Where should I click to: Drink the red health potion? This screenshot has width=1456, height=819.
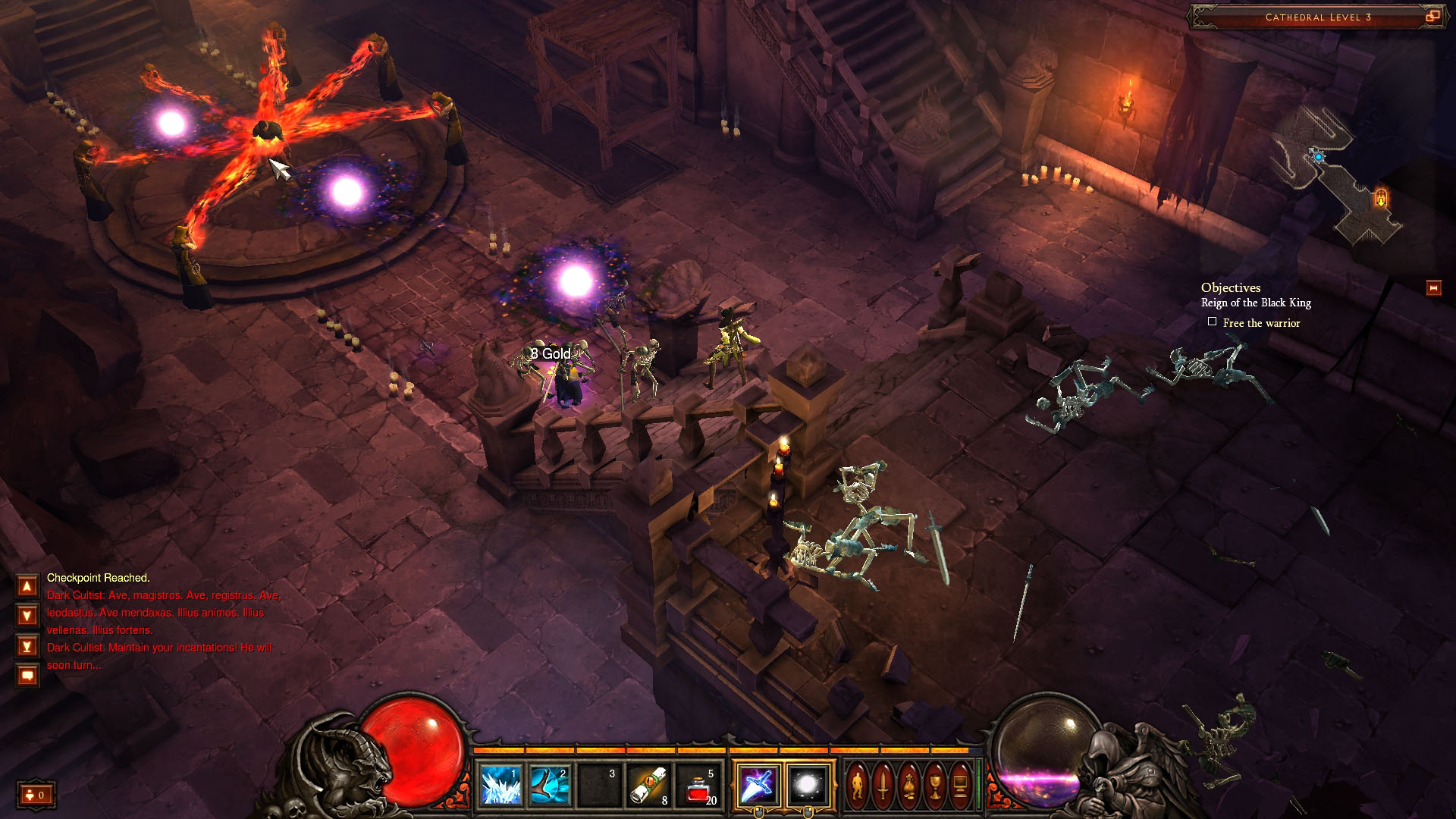coord(699,785)
